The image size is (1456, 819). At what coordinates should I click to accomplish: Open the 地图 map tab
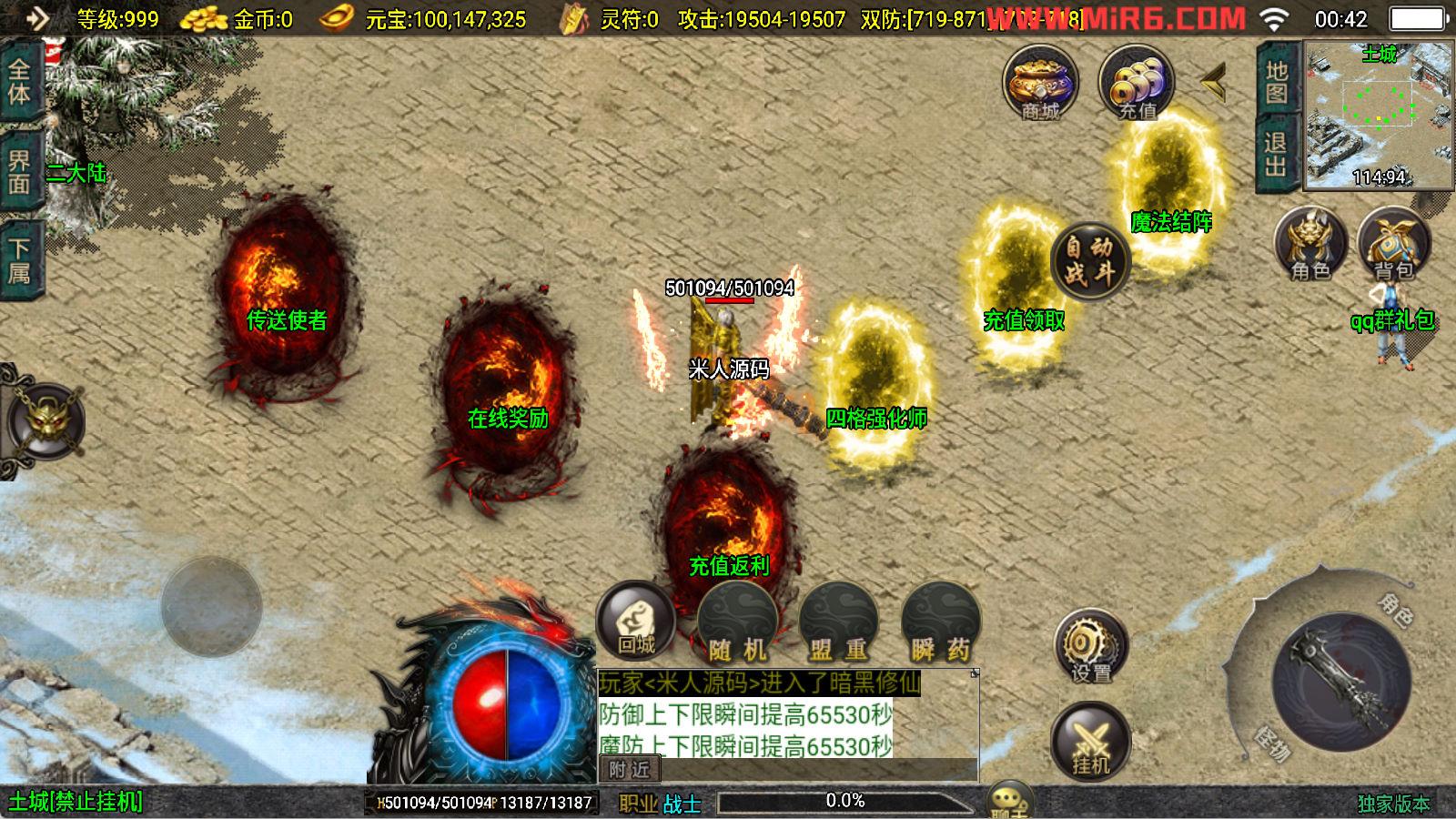pos(1276,82)
